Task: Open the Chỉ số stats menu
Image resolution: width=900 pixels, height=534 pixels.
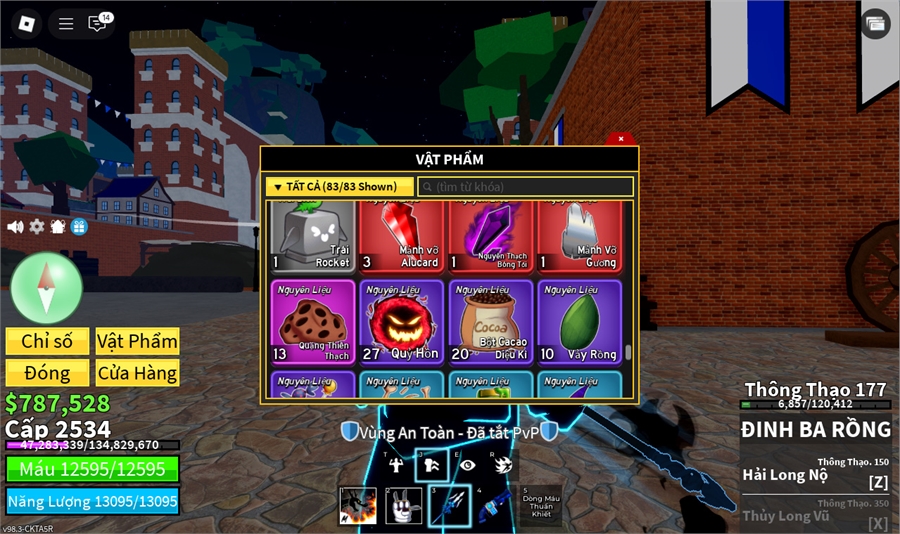Action: click(47, 341)
